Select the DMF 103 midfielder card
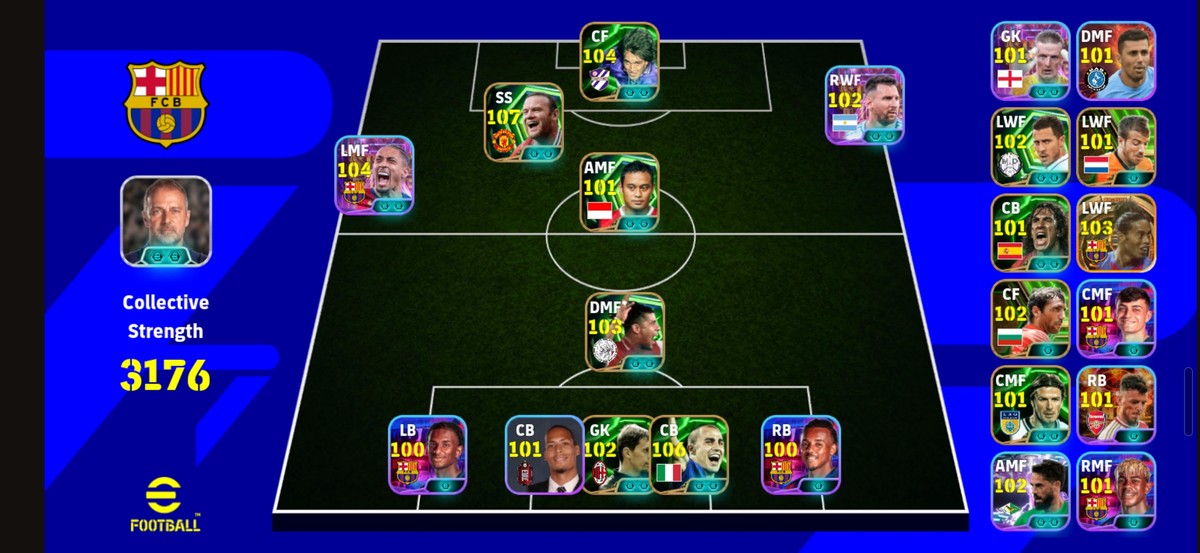This screenshot has width=1200, height=553. coord(625,331)
